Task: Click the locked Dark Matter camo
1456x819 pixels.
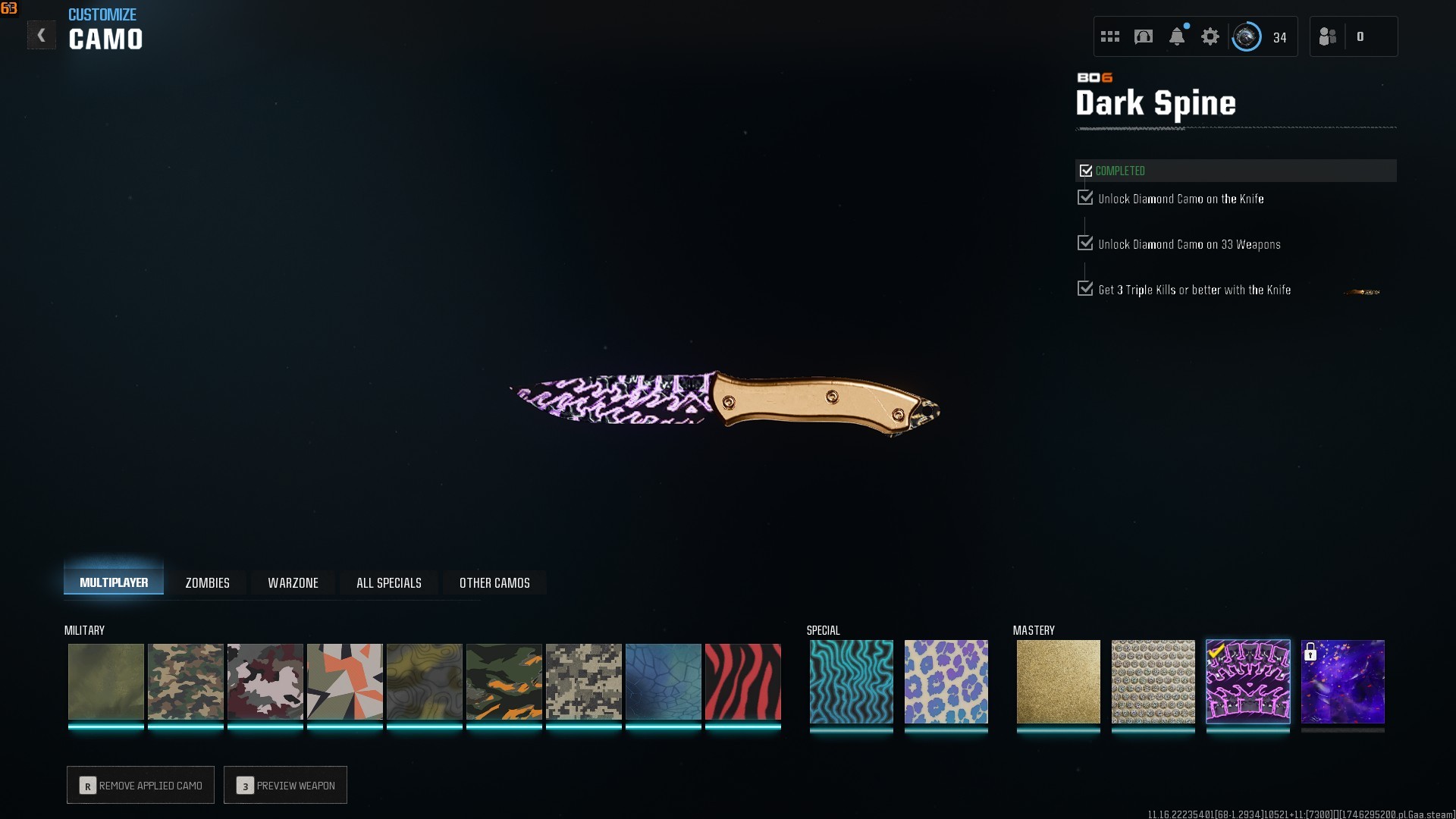Action: (x=1342, y=681)
